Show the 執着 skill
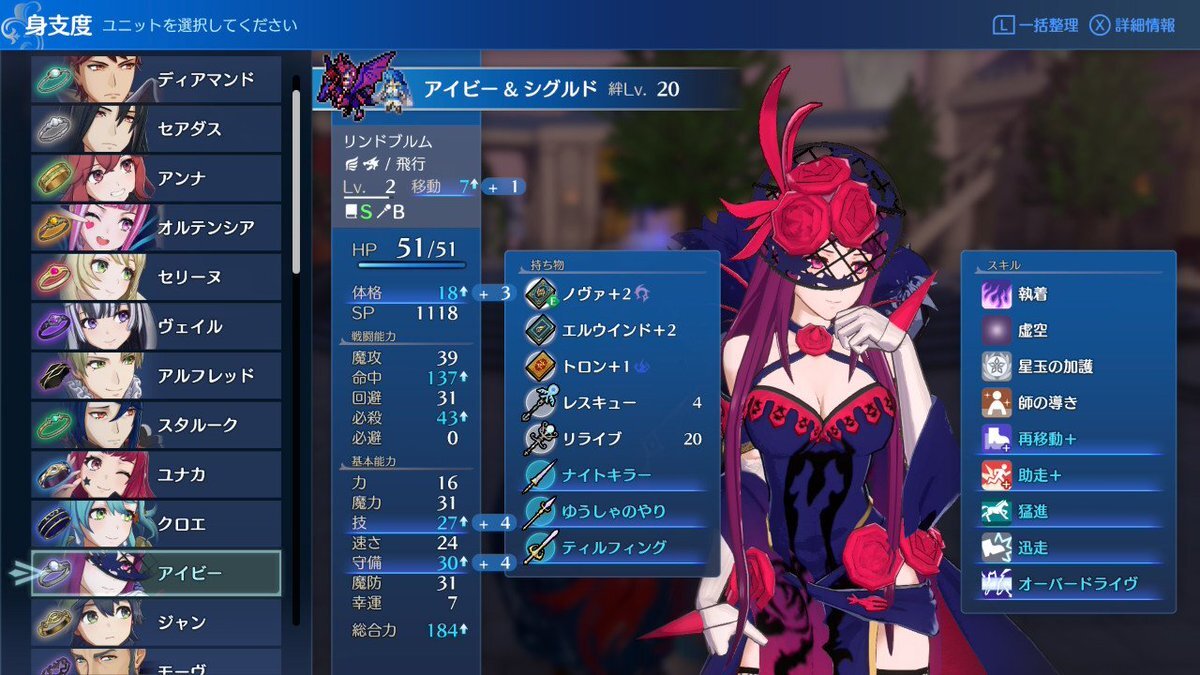1200x675 pixels. click(x=1070, y=295)
